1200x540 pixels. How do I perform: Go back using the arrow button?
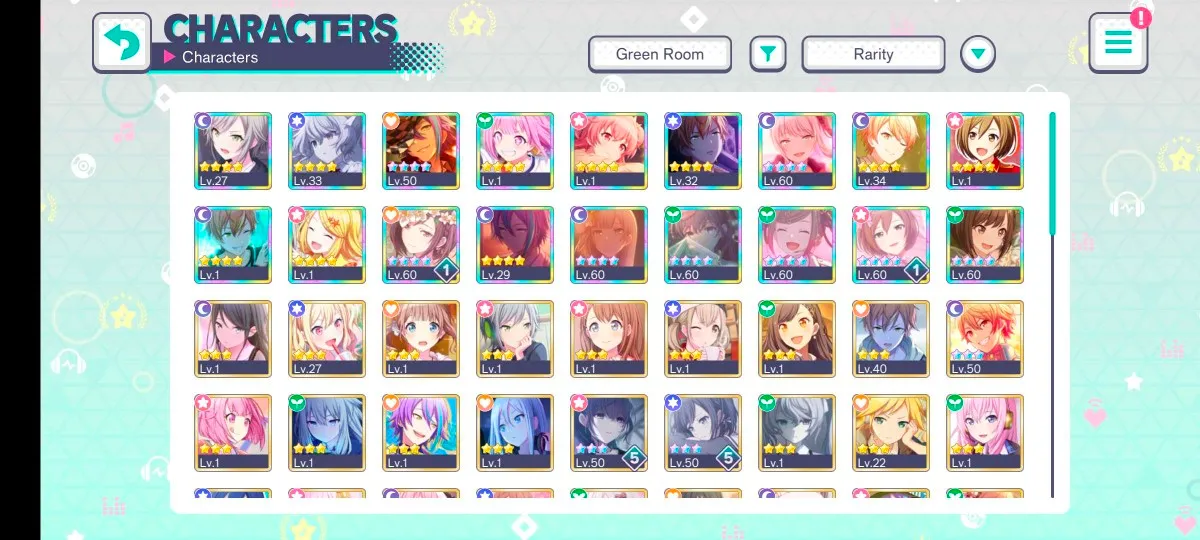[x=122, y=42]
